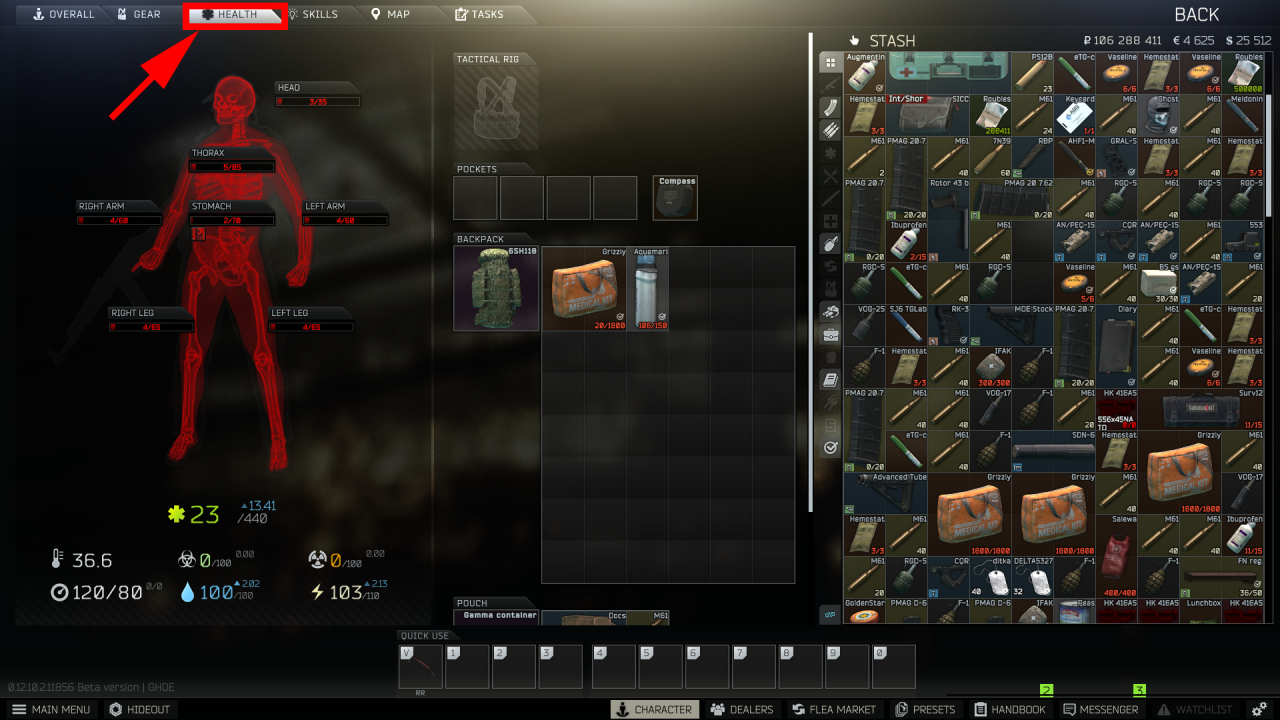1280x720 pixels.
Task: Open the MAIN MENU
Action: 51,709
